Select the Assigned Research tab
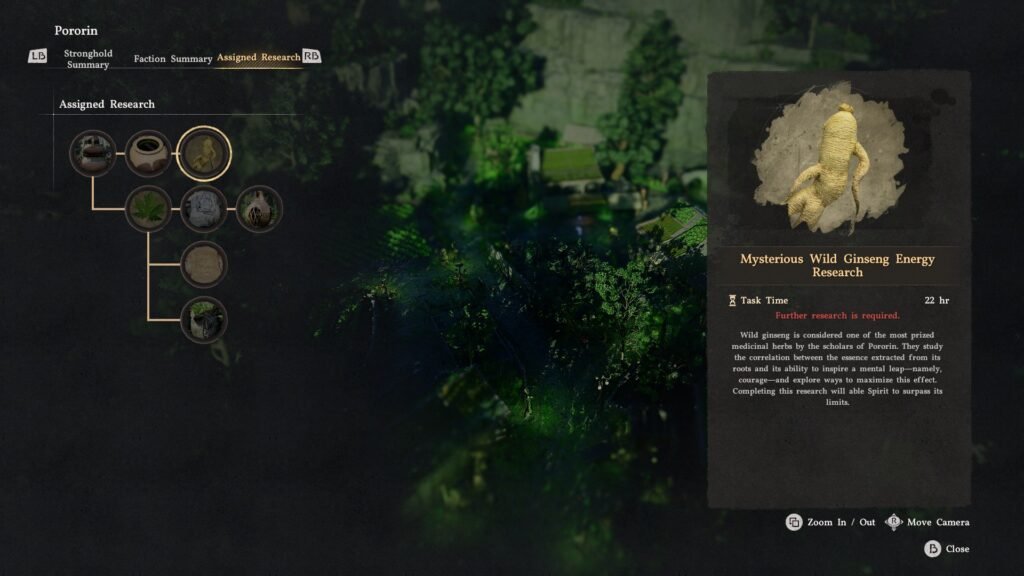The height and width of the screenshot is (576, 1024). (258, 58)
